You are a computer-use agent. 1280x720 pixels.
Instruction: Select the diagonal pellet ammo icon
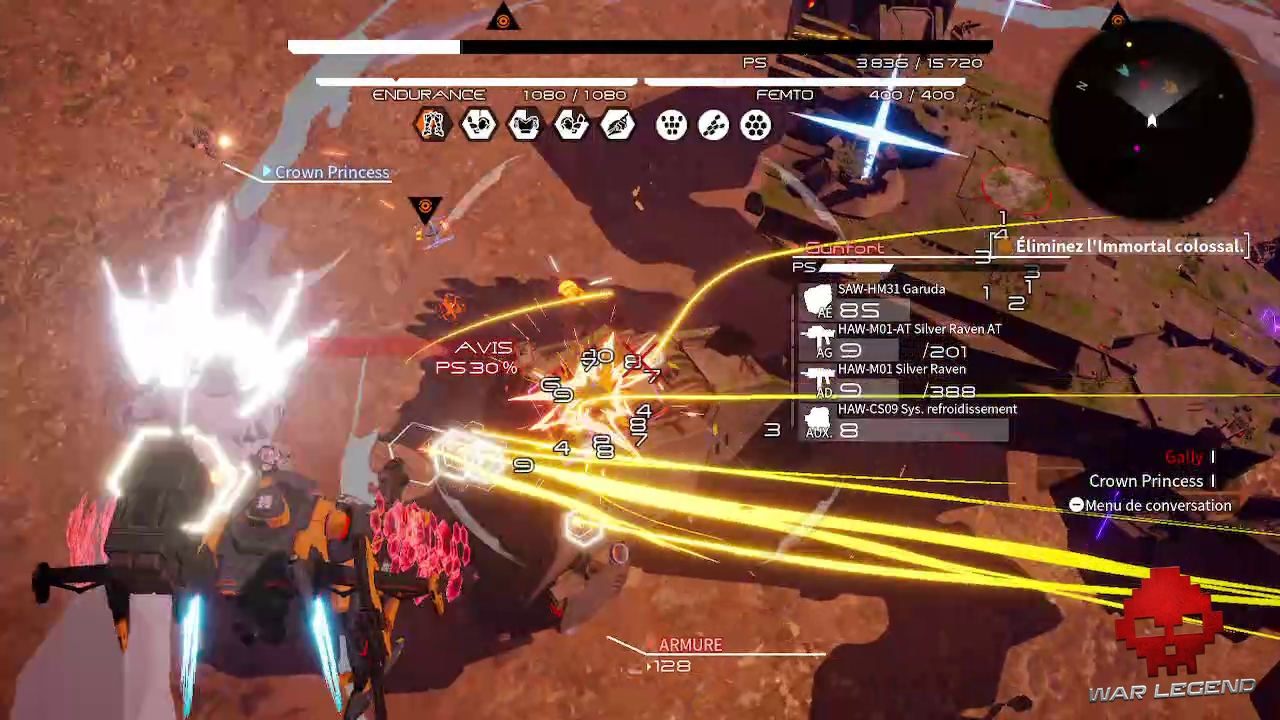pos(714,125)
